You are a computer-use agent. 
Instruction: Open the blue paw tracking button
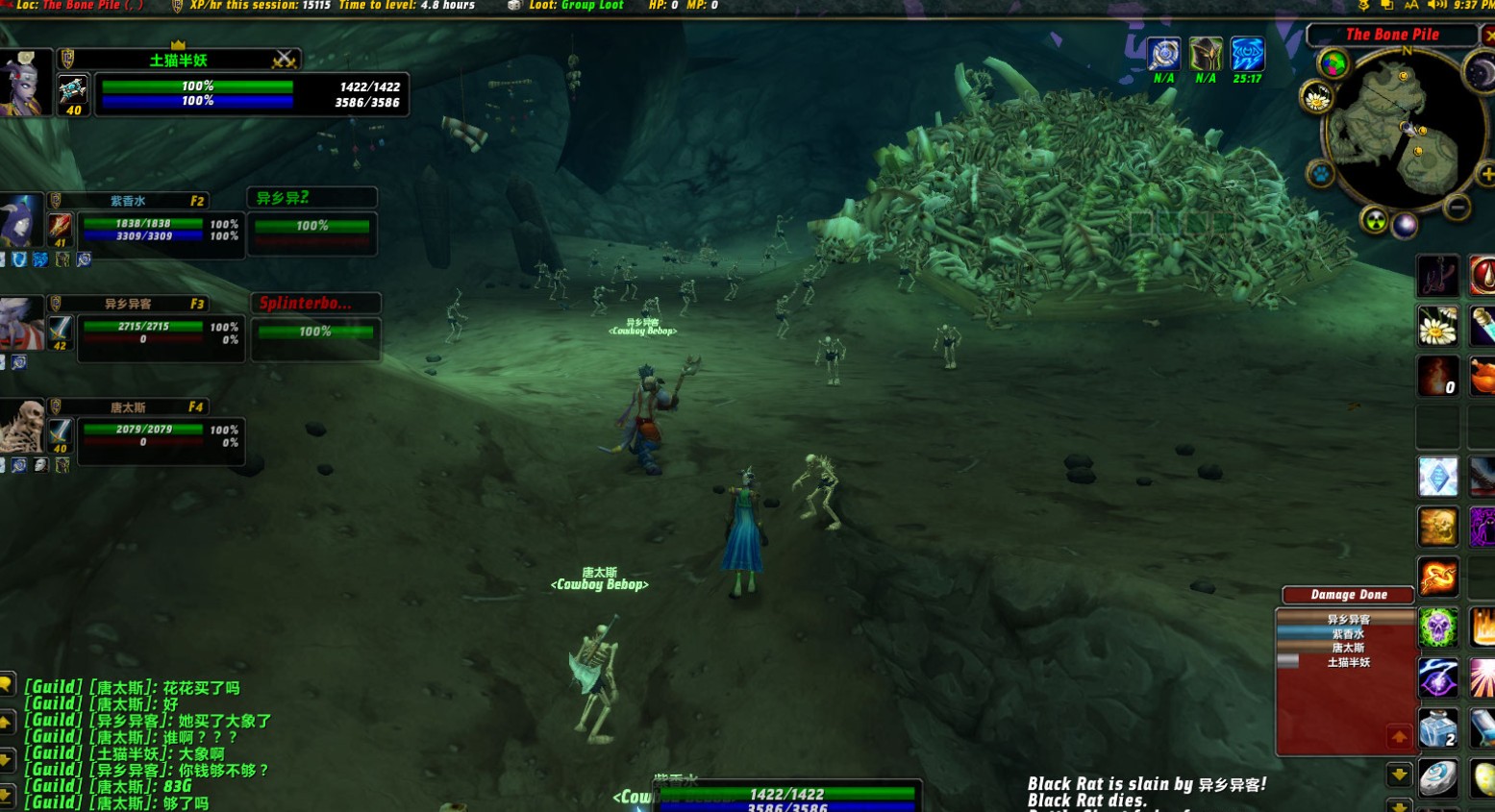[x=1320, y=174]
